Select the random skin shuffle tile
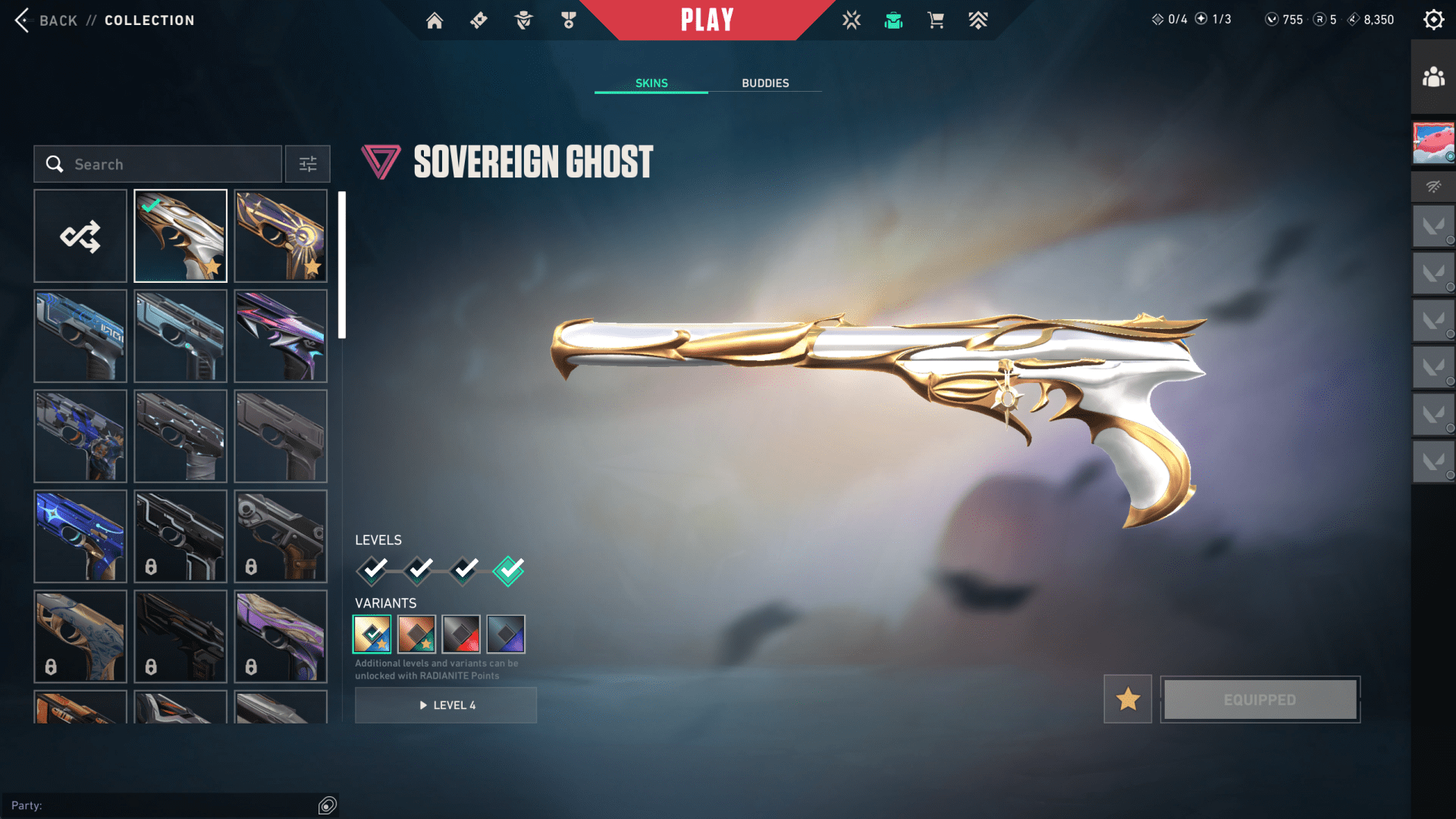 pos(80,236)
